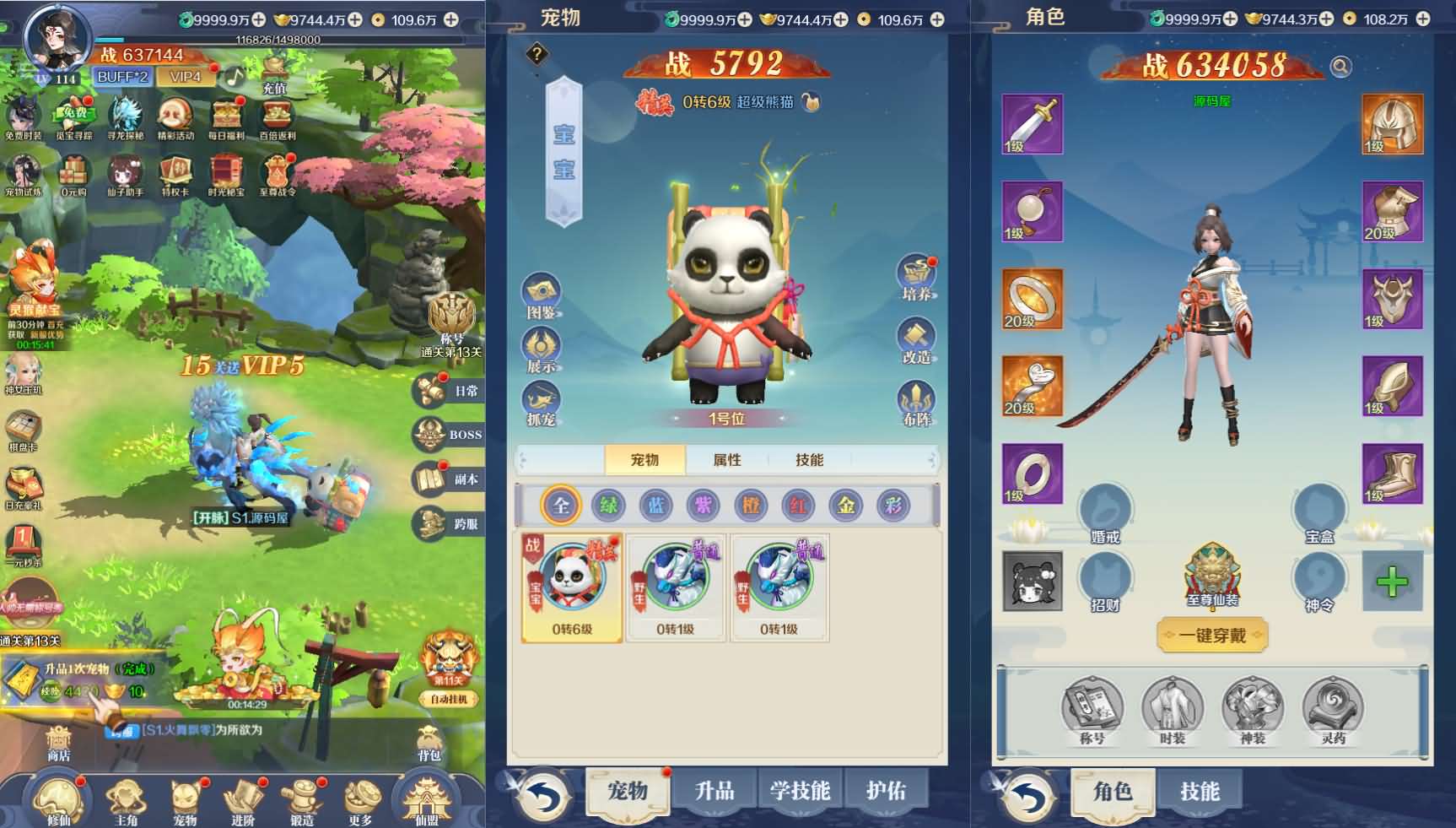
Task: Click the 一键穿戴 equip-all button
Action: pos(1212,636)
